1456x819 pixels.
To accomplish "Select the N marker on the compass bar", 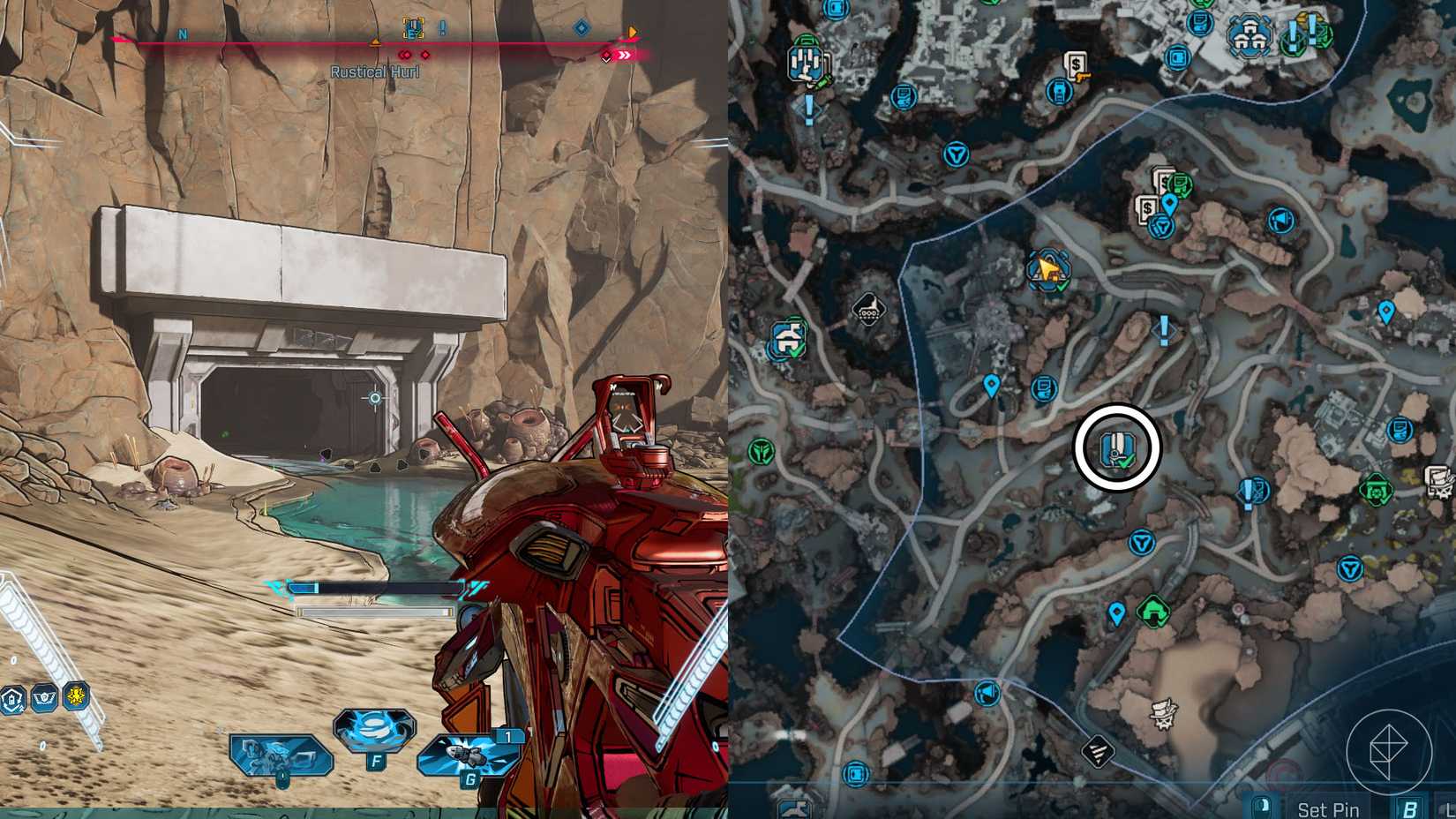I will coord(183,33).
